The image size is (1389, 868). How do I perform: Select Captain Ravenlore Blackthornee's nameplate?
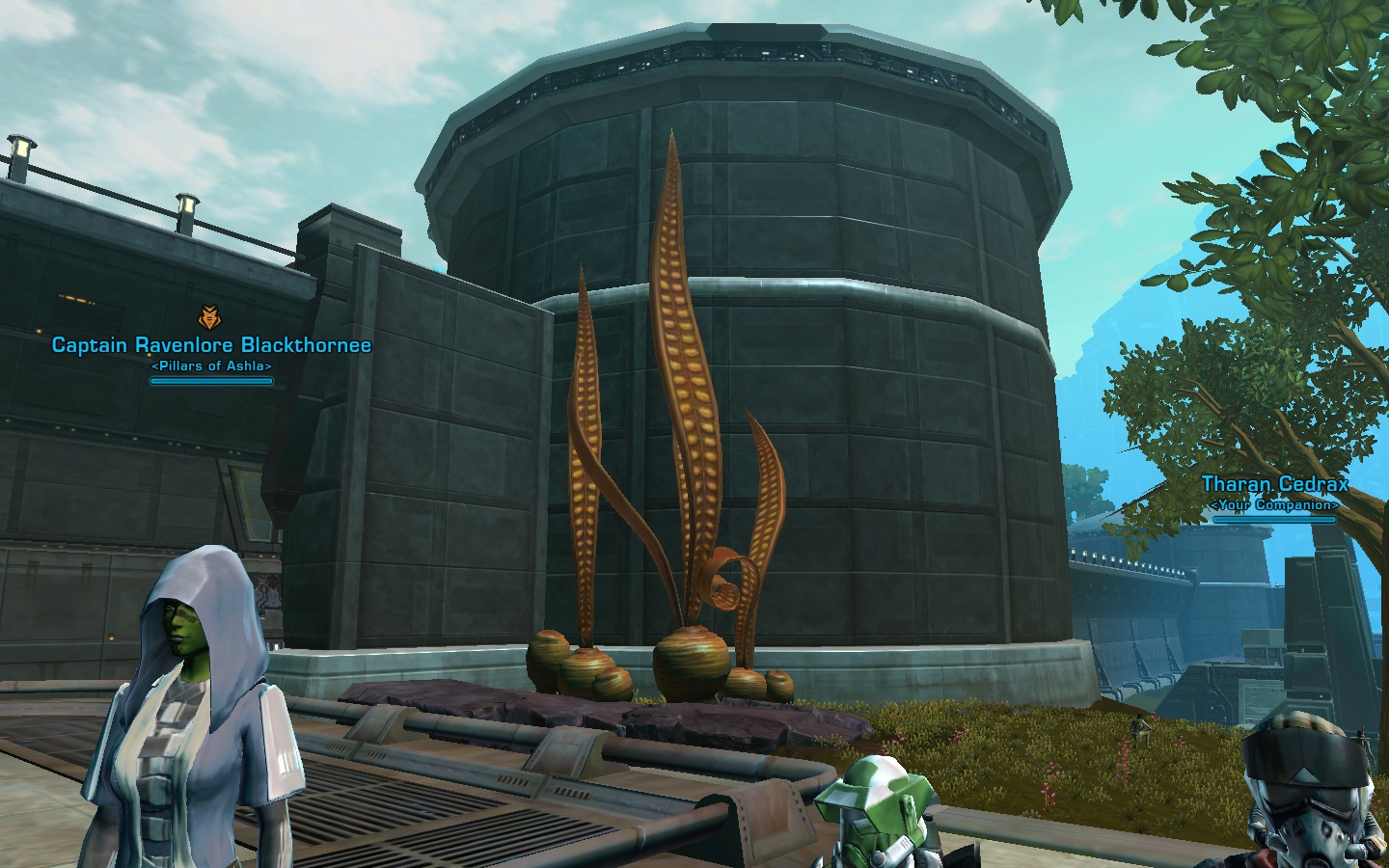click(211, 345)
